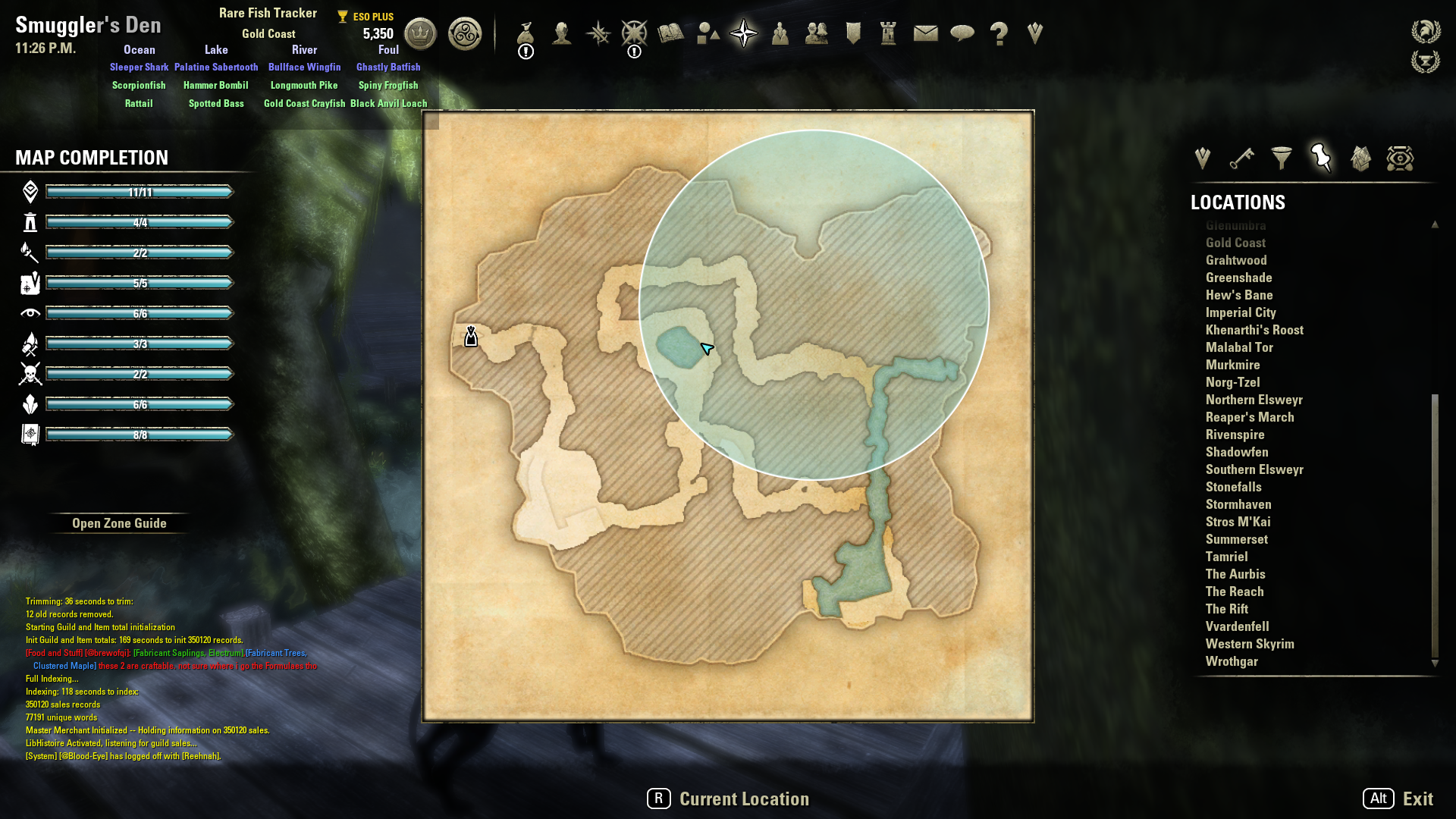Select Tamriel in the locations list
The height and width of the screenshot is (819, 1456).
[1226, 557]
